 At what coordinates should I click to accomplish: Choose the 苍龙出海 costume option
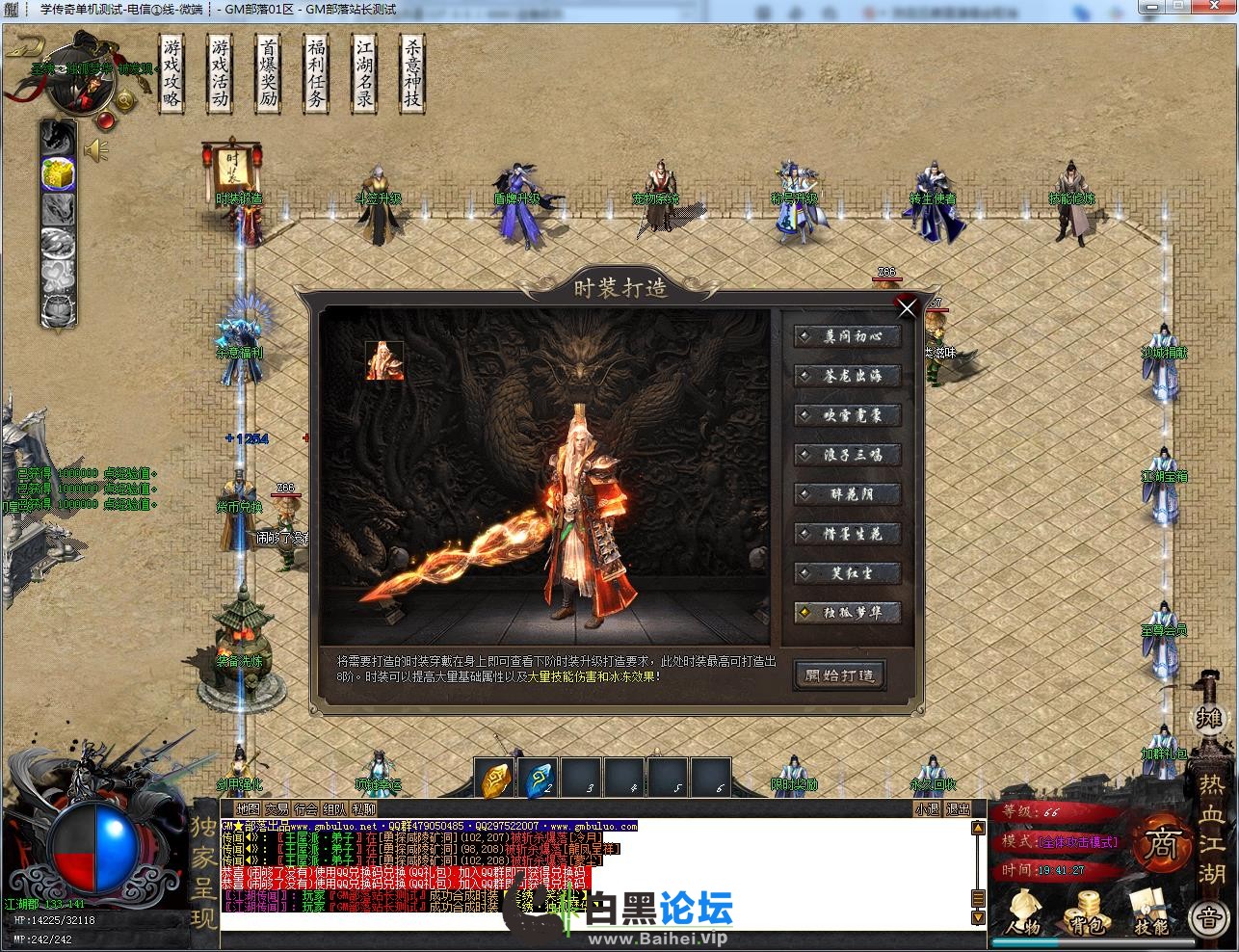(x=848, y=376)
